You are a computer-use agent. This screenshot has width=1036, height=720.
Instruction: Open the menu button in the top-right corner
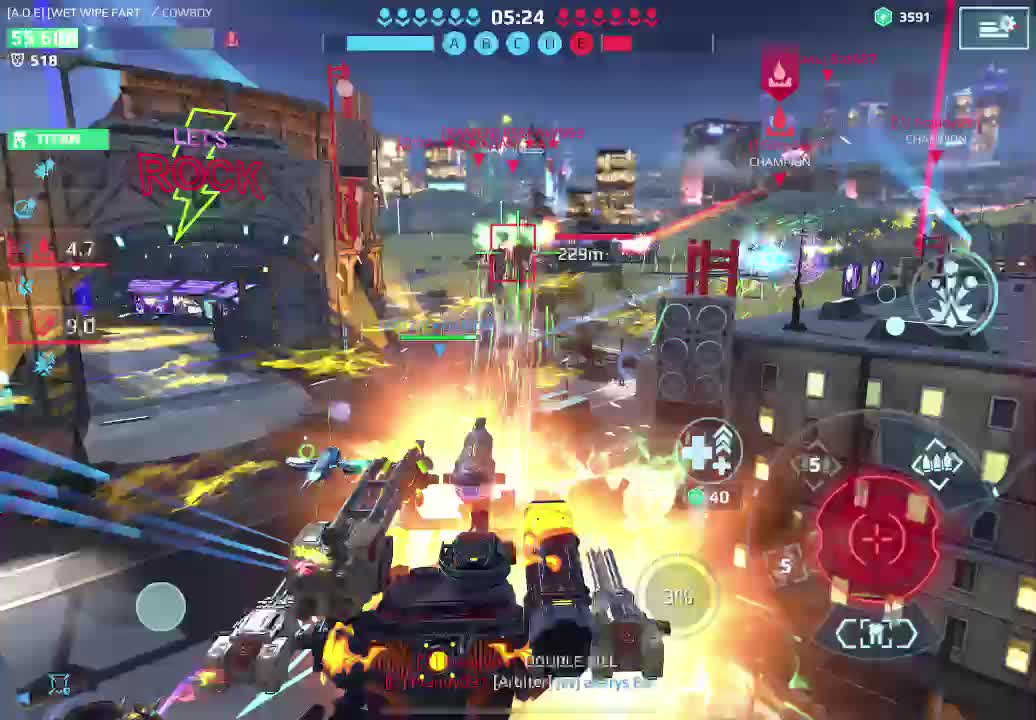[994, 28]
